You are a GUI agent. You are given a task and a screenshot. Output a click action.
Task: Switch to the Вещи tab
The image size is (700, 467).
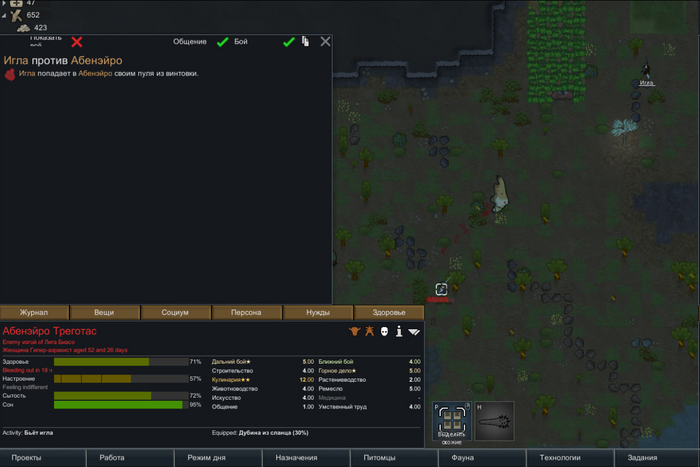click(105, 312)
